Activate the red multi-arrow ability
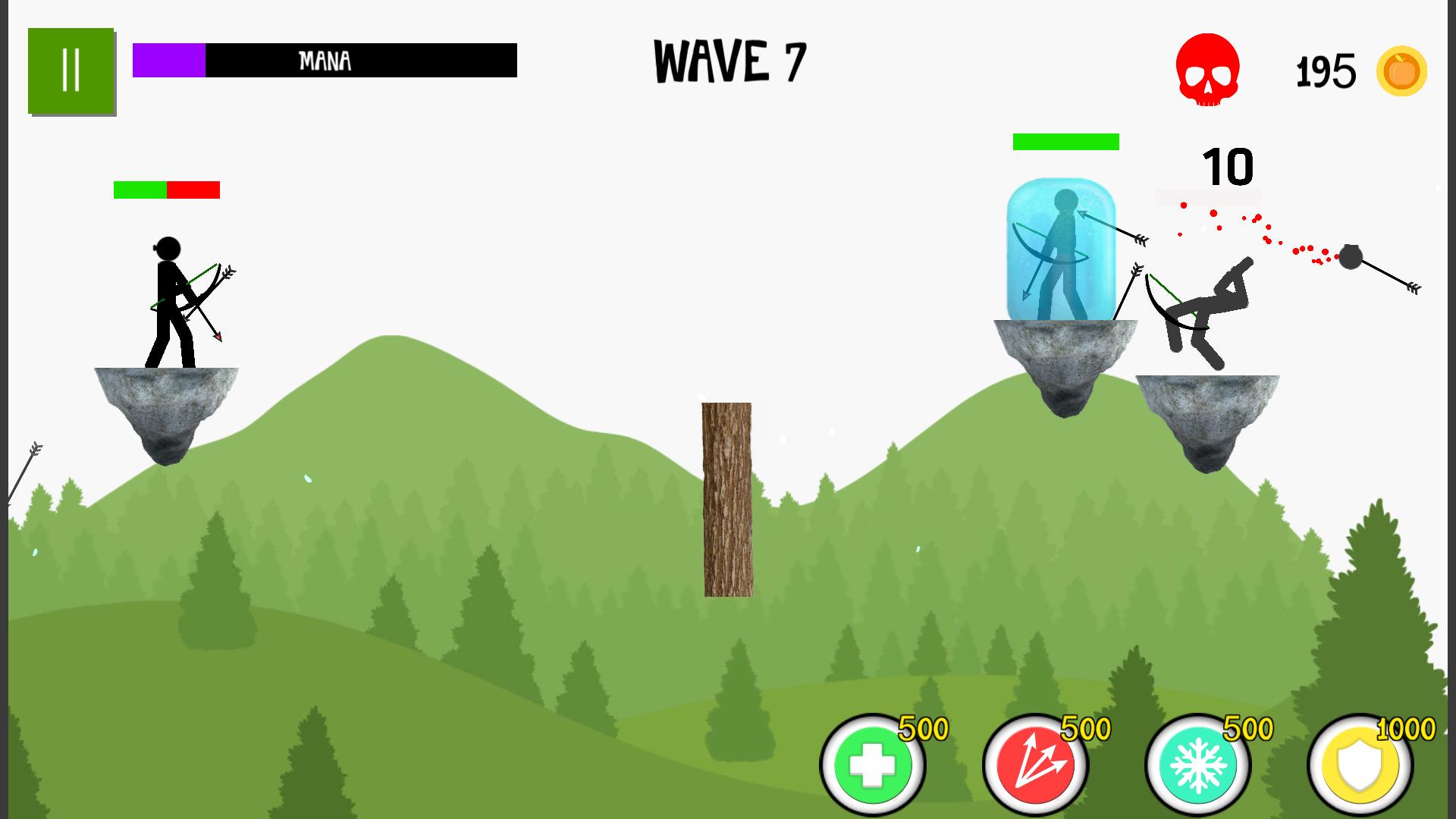 pyautogui.click(x=1035, y=764)
